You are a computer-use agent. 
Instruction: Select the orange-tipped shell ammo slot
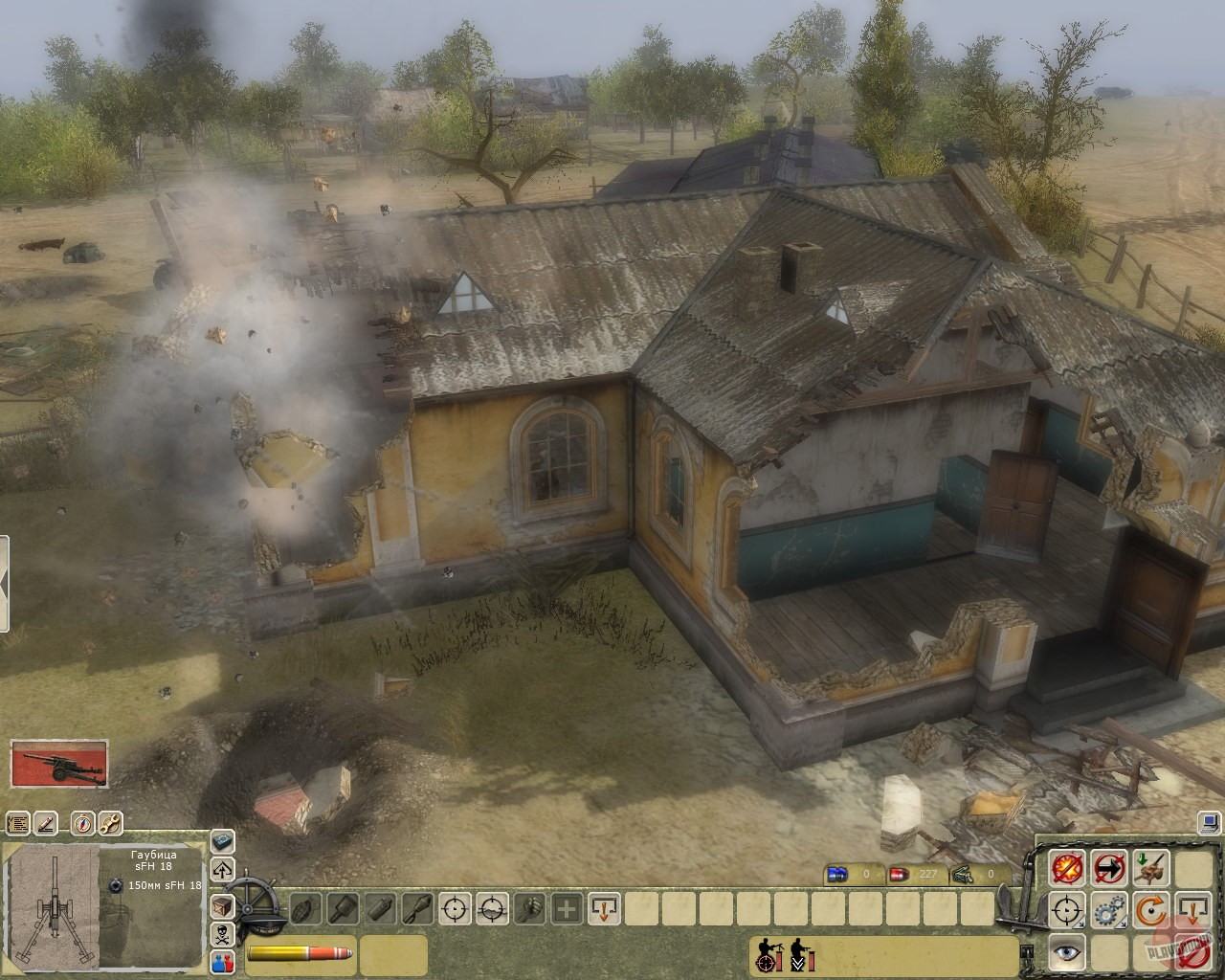tap(300, 953)
